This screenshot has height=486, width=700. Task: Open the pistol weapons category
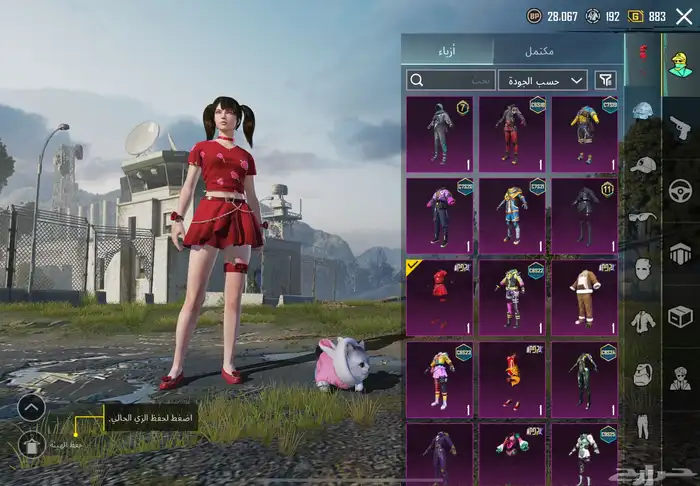(681, 128)
